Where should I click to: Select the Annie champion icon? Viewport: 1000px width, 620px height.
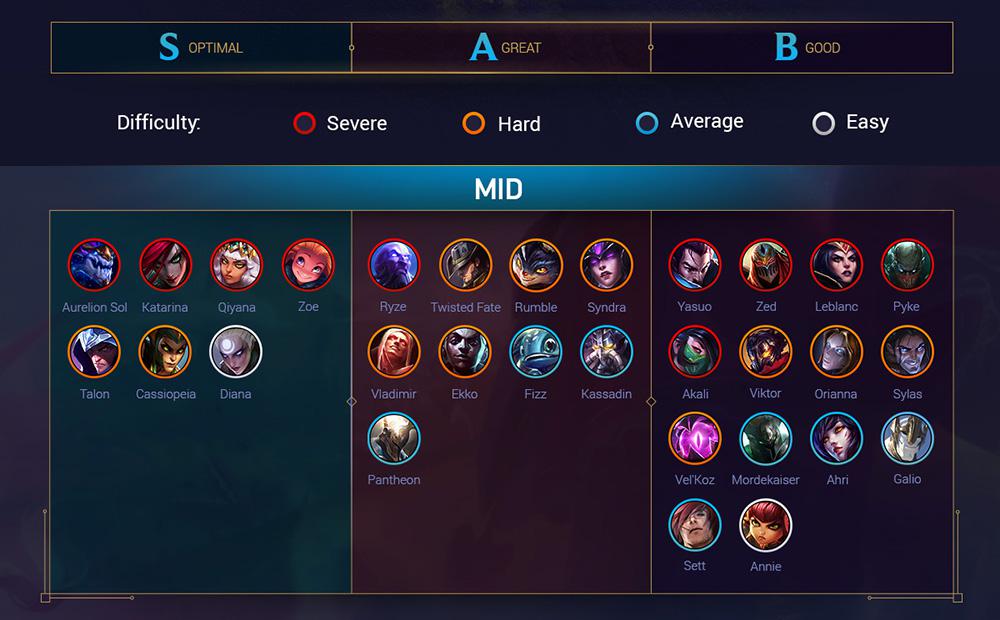pyautogui.click(x=765, y=525)
